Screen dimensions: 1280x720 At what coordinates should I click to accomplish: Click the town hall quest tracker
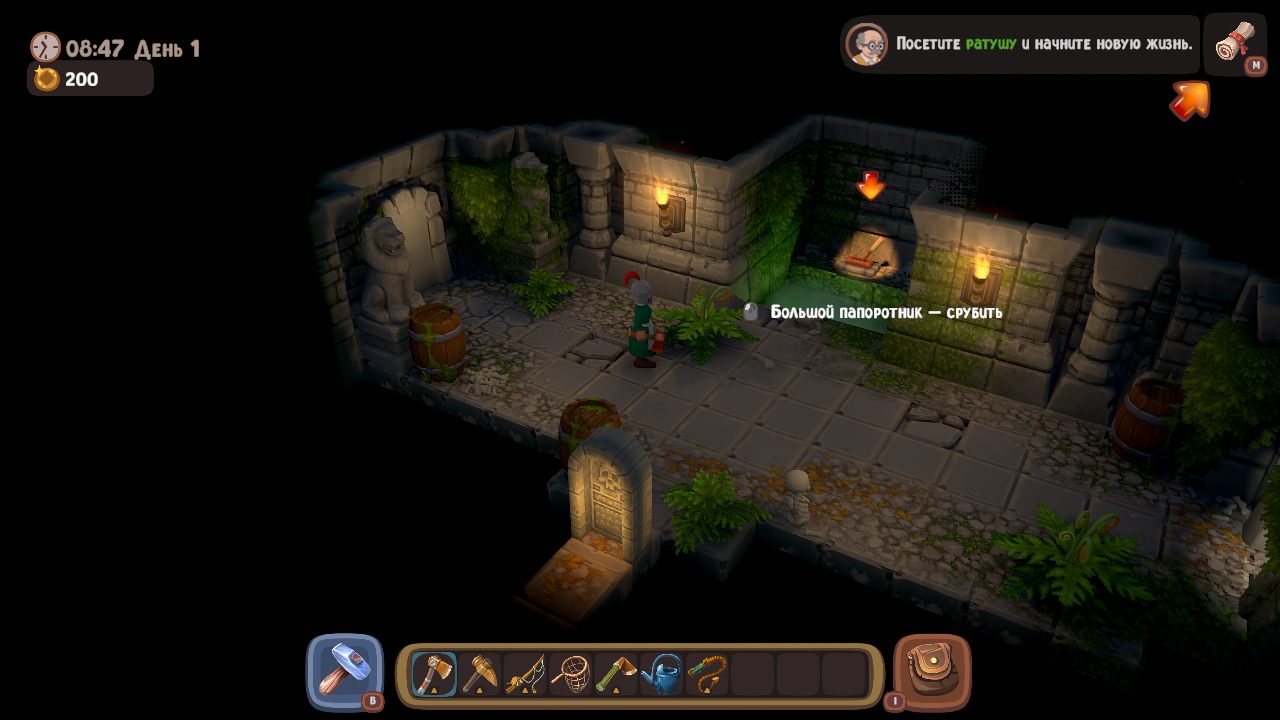1020,44
